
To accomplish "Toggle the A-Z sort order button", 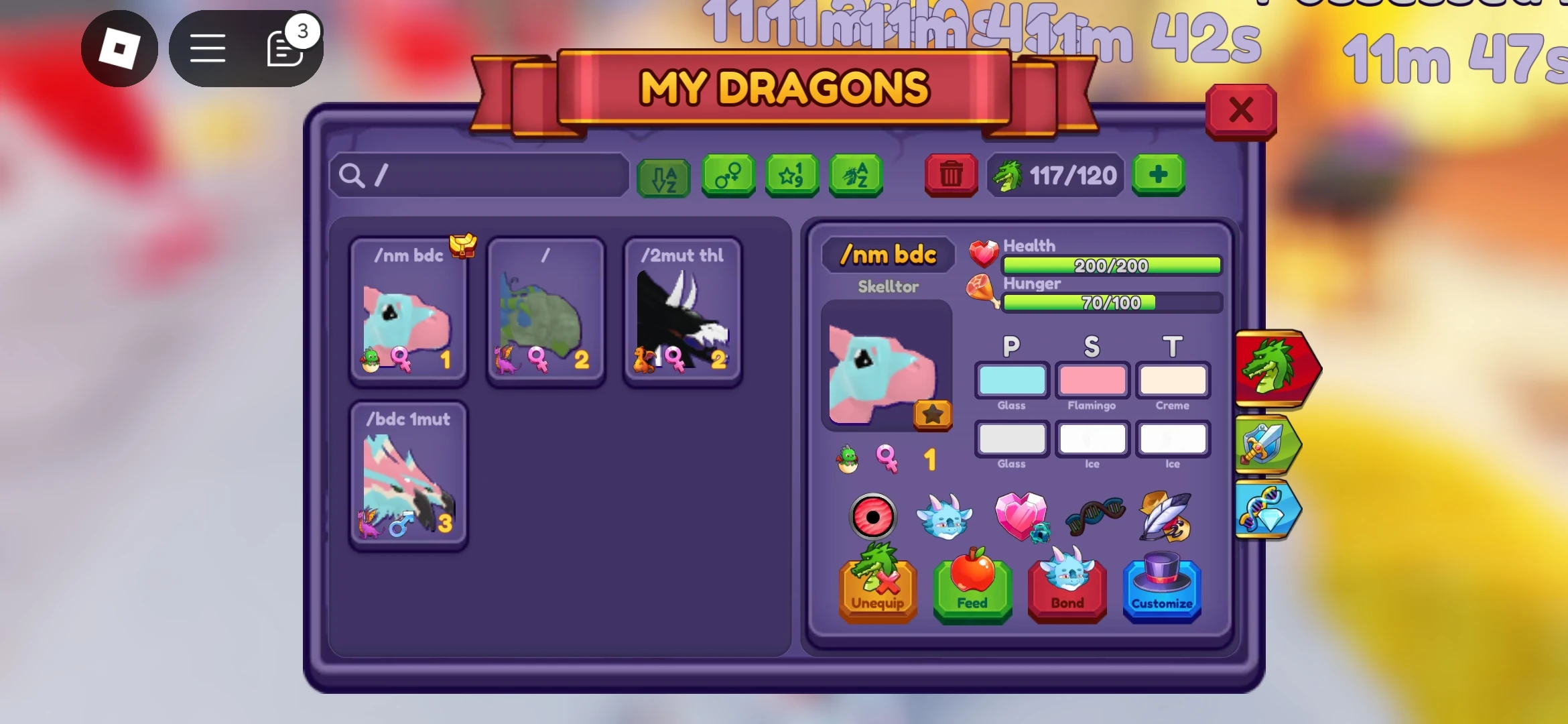I will coord(663,176).
